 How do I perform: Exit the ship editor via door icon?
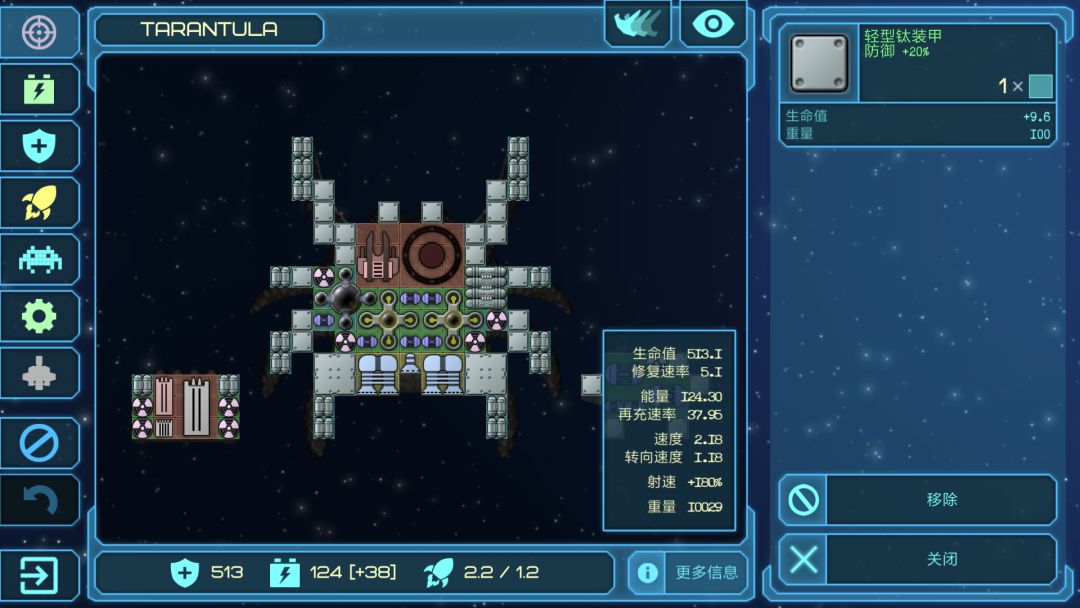pos(39,575)
